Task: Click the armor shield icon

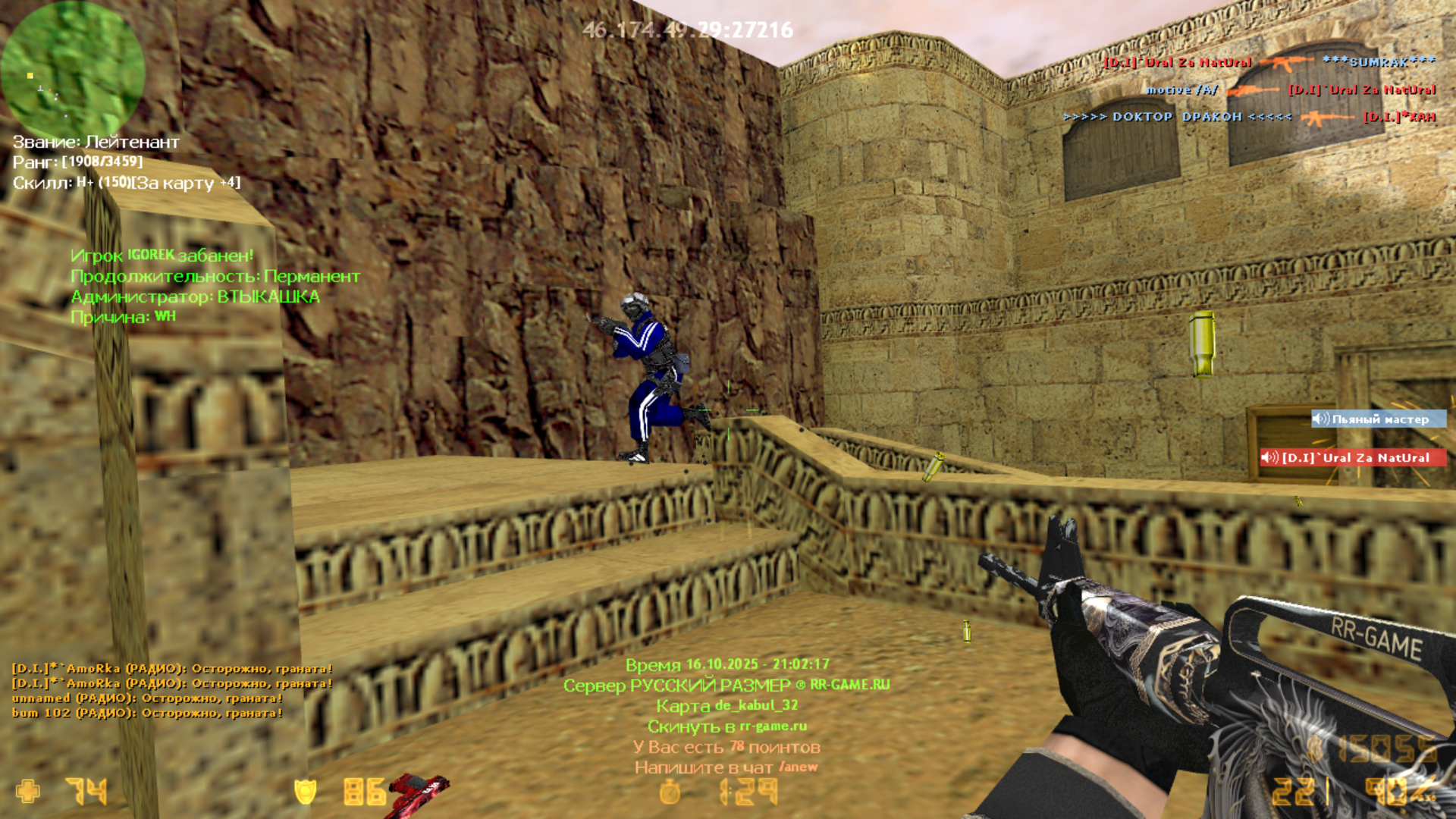Action: coord(305,792)
